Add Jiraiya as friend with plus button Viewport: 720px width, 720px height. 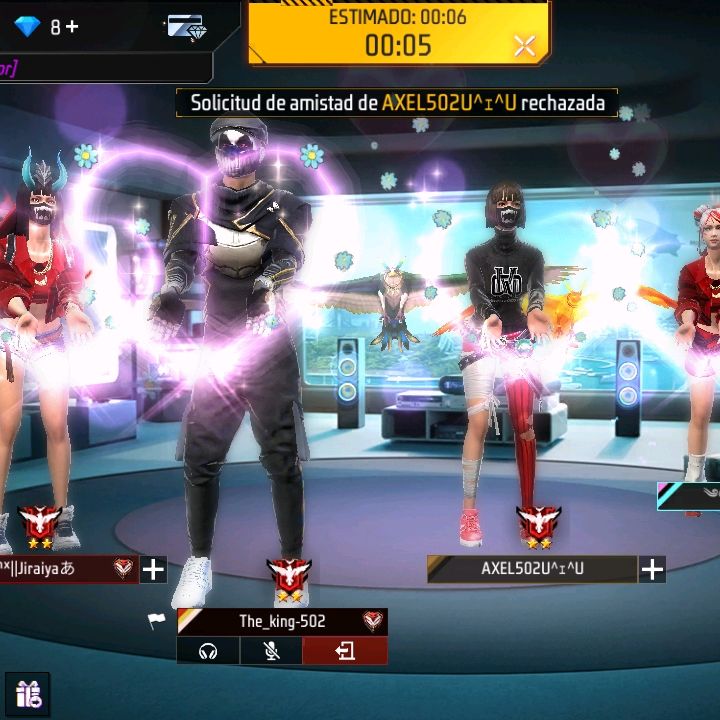pos(153,570)
